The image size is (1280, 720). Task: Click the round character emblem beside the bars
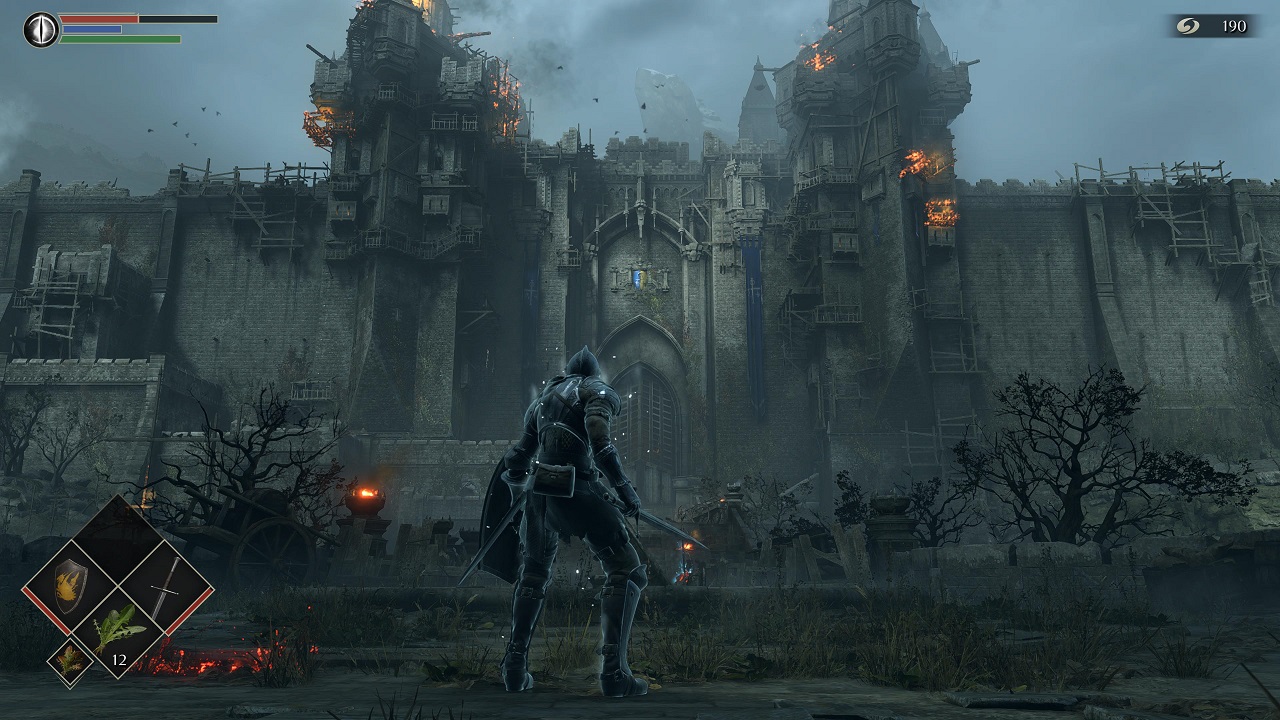click(41, 29)
